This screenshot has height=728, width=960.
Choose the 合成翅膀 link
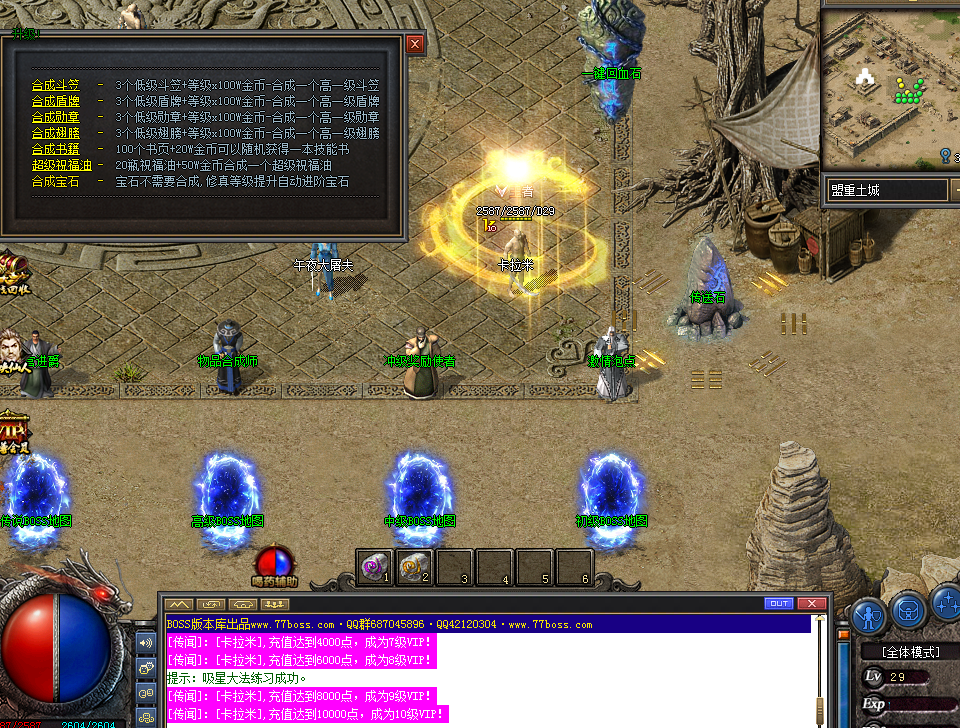point(56,134)
